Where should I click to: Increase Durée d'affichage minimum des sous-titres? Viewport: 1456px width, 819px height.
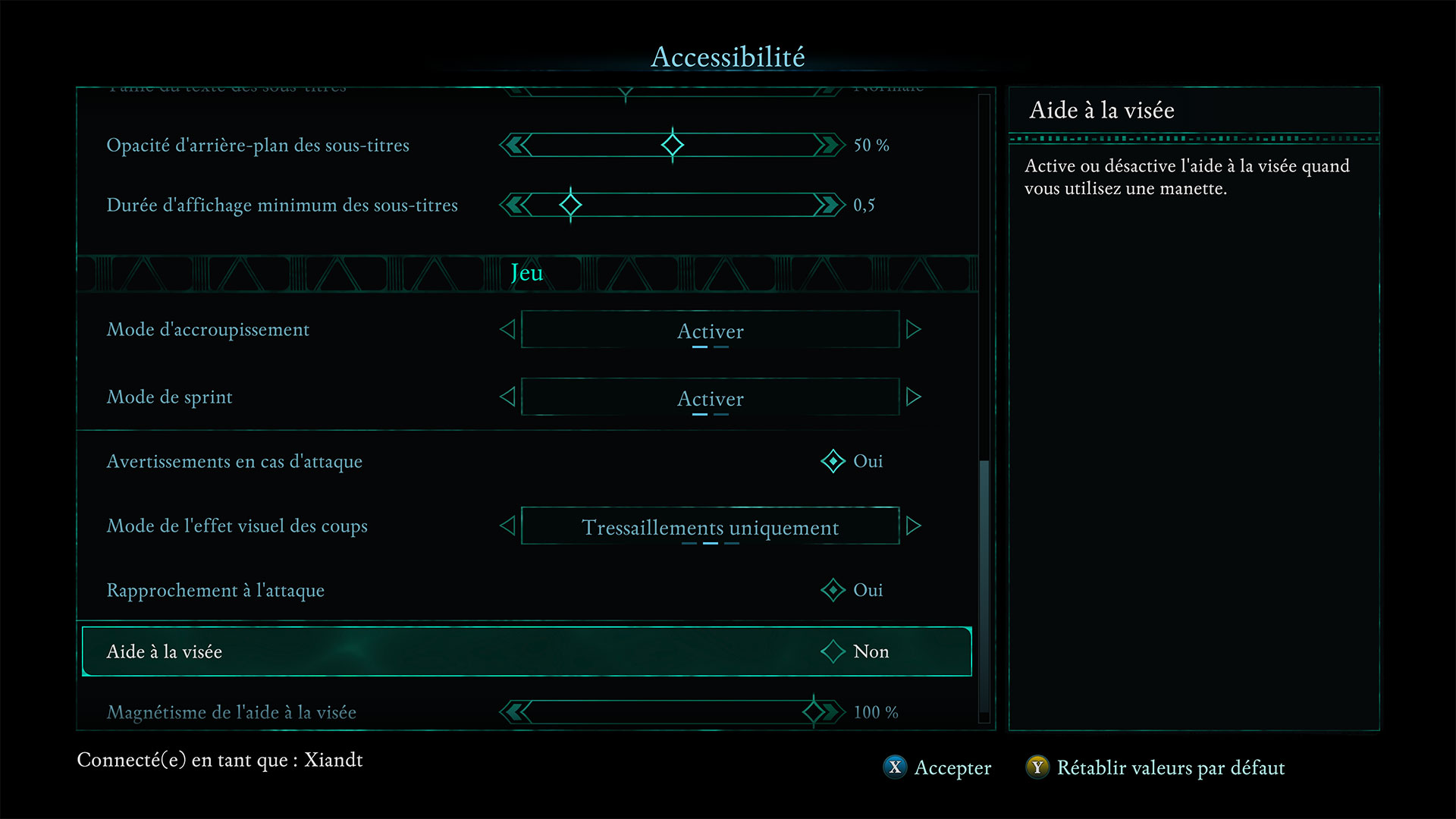[830, 205]
